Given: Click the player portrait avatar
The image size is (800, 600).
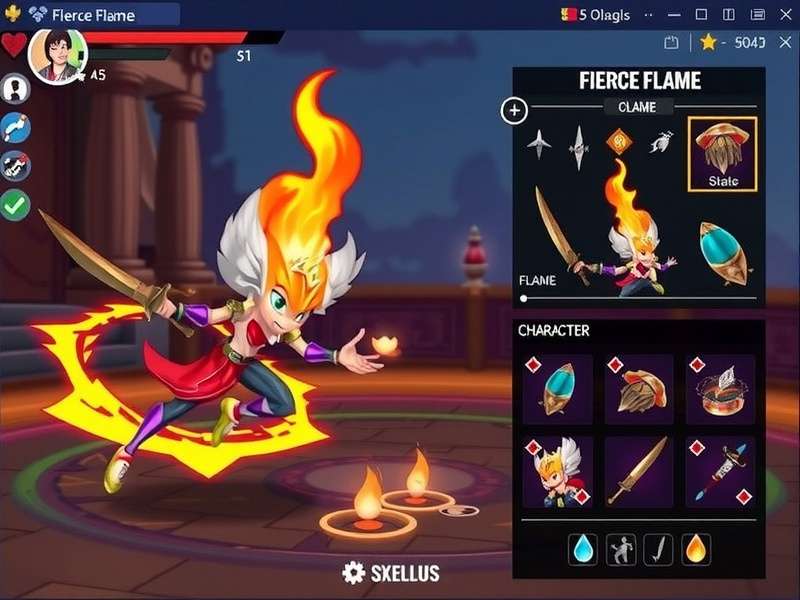Looking at the screenshot, I should [x=56, y=56].
